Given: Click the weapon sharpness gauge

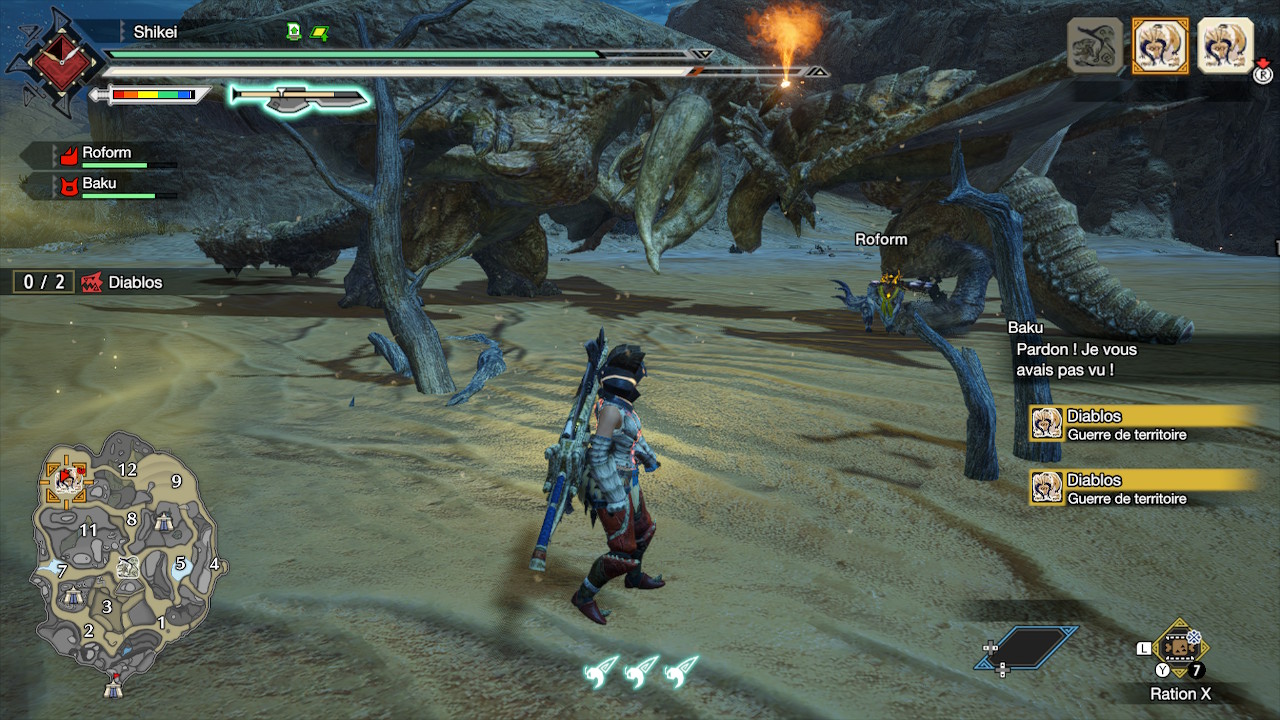Looking at the screenshot, I should coord(152,95).
